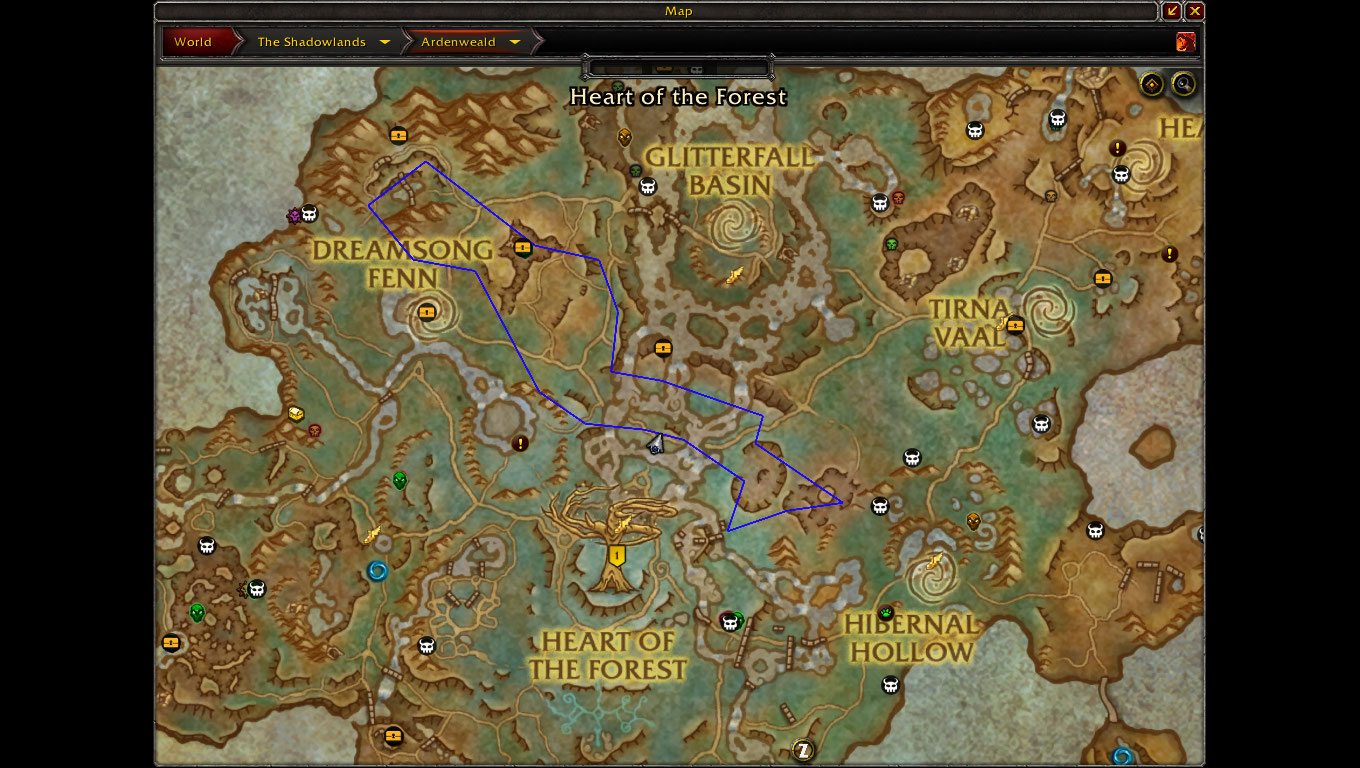This screenshot has height=768, width=1360.
Task: Click the gold wing flight point in Hibernal Hollow
Action: point(935,561)
